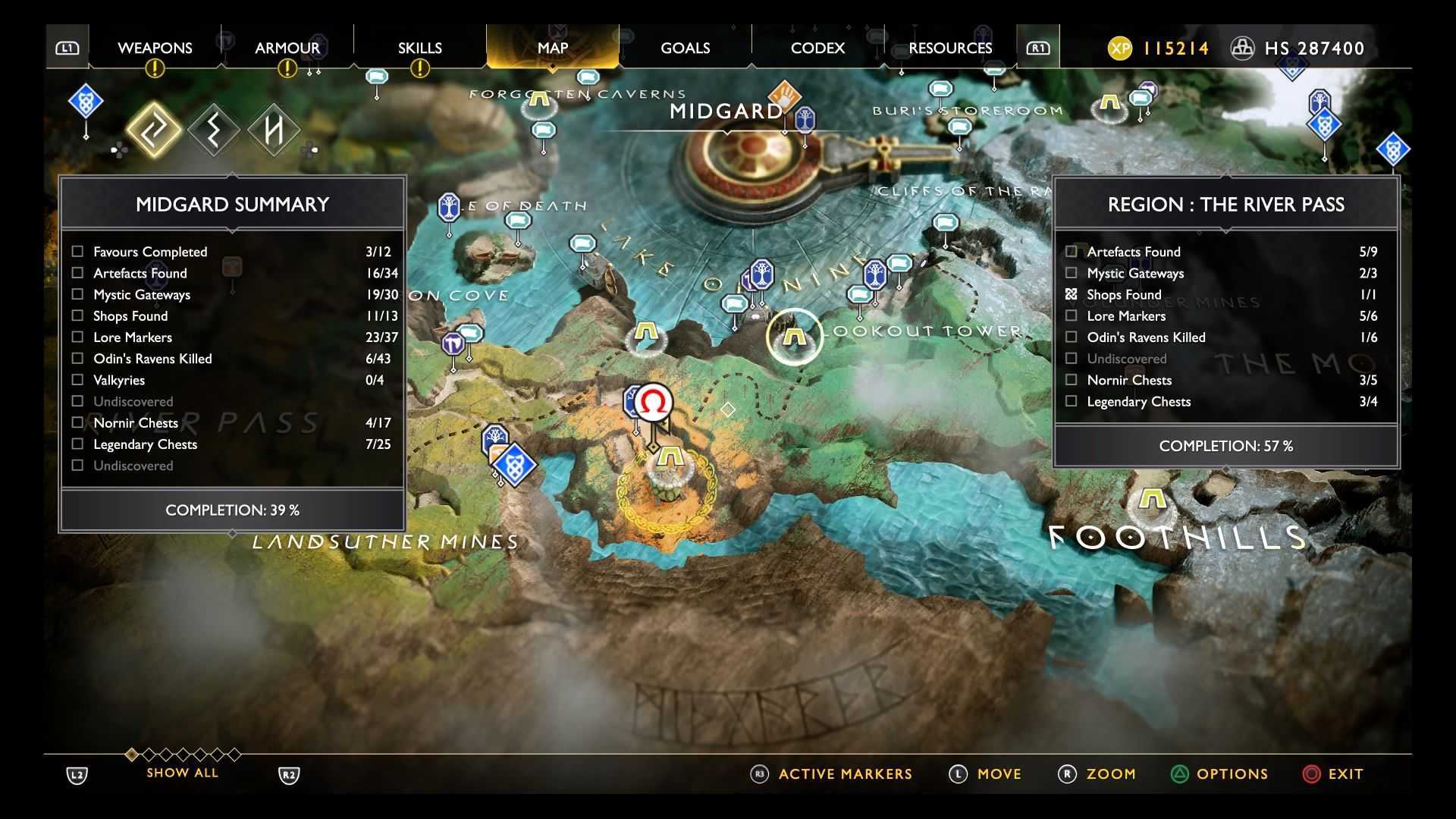This screenshot has height=819, width=1456.
Task: Go to the Goals tab
Action: [x=685, y=48]
